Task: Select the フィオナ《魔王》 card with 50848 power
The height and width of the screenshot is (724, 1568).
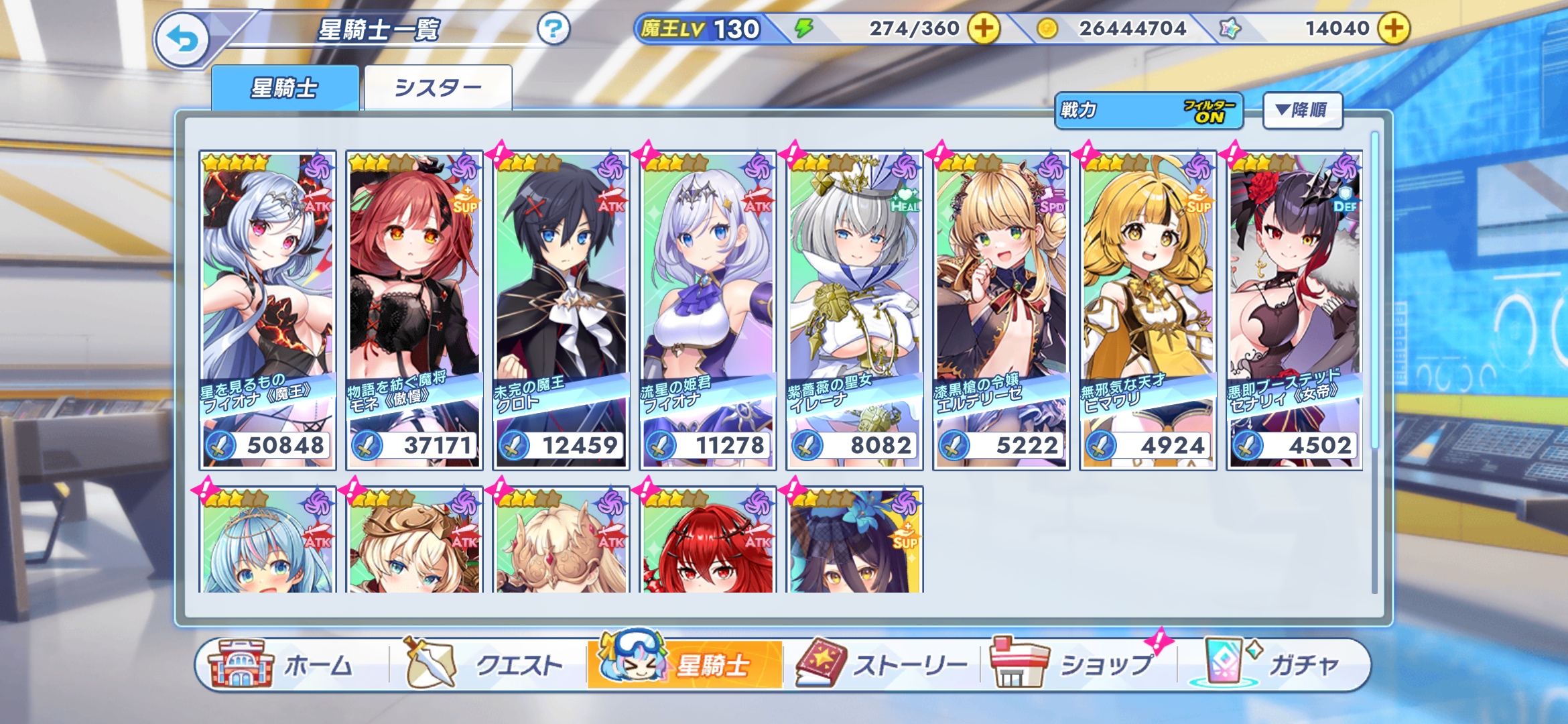Action: coord(267,310)
